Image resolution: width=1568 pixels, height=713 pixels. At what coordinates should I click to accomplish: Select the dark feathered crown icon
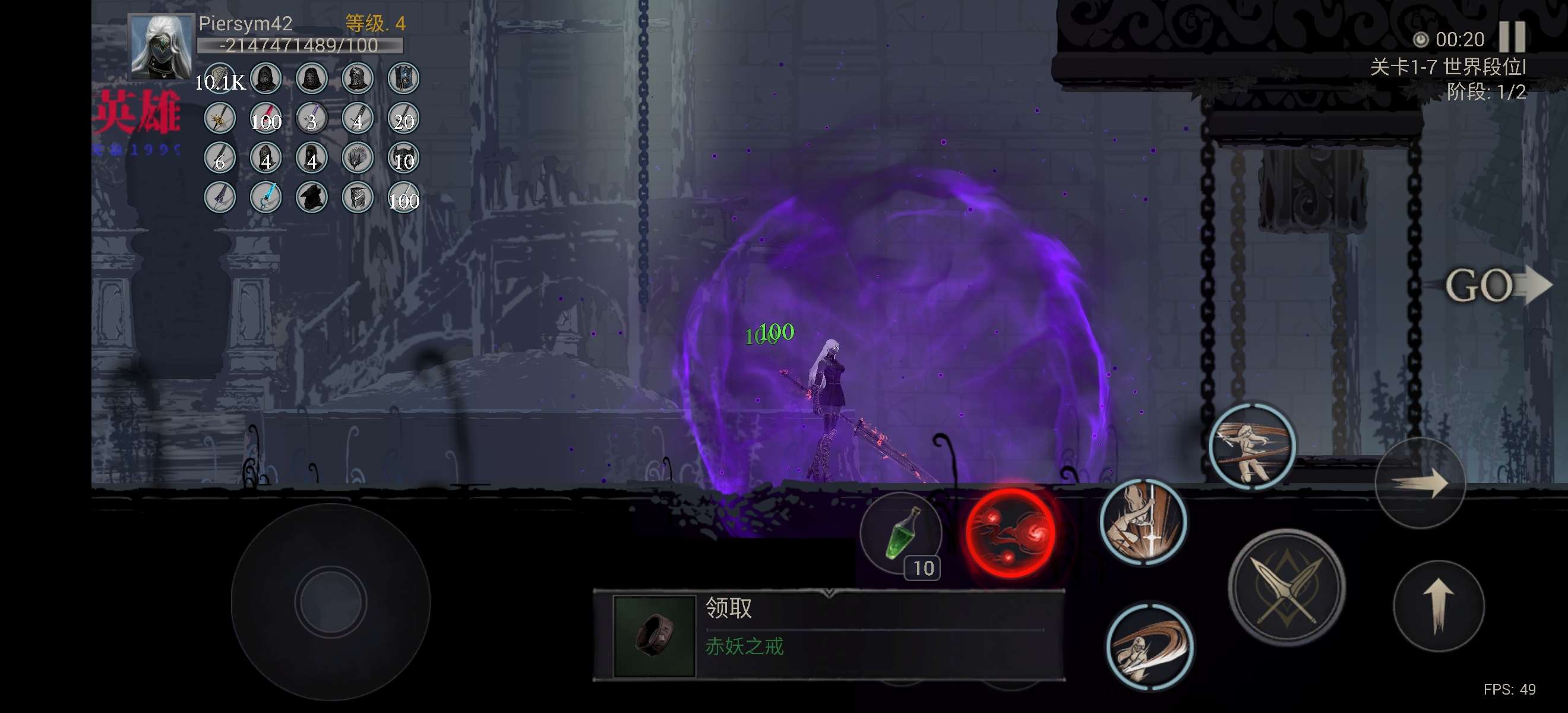(x=358, y=157)
